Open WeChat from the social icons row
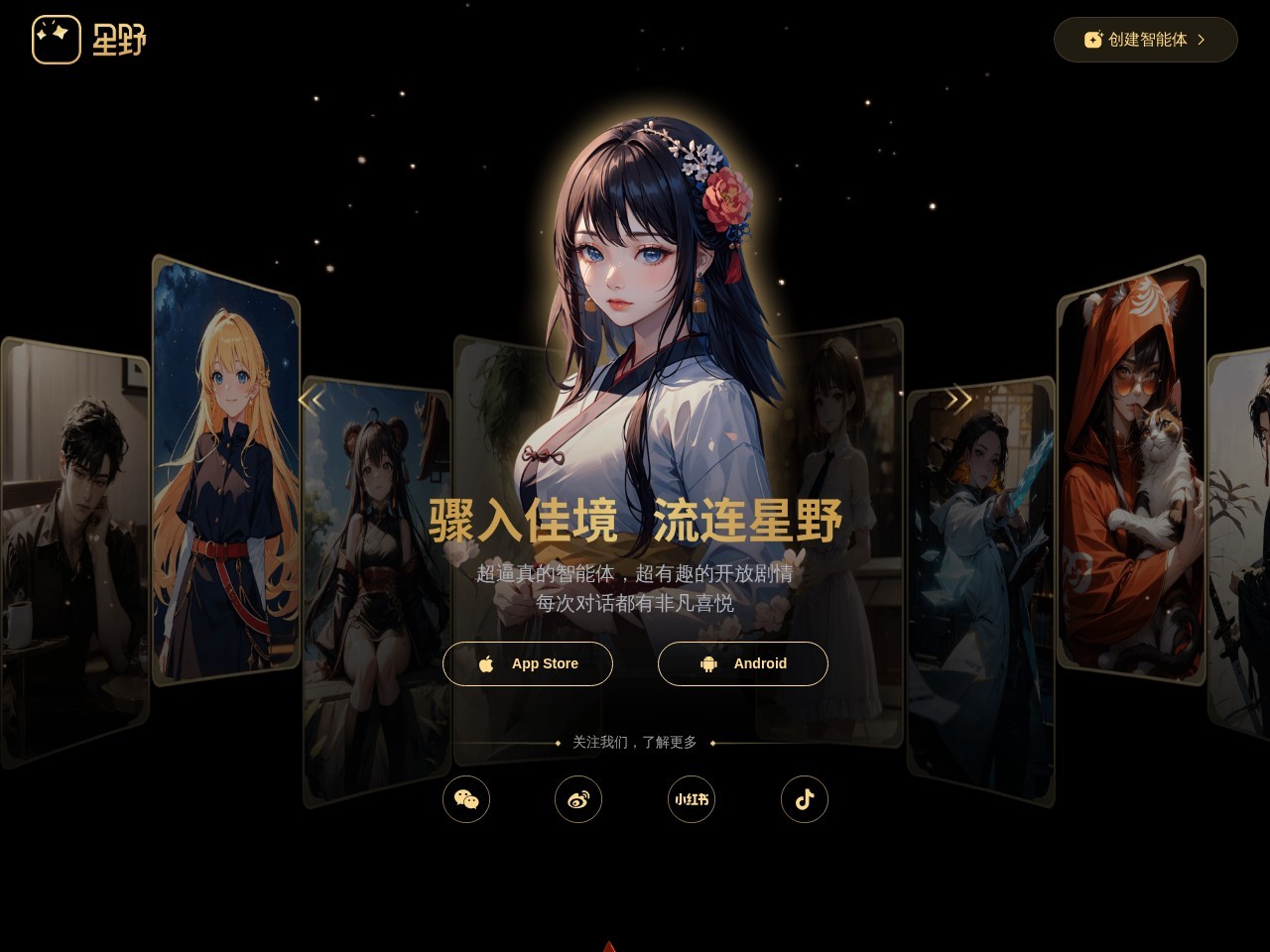 point(466,799)
